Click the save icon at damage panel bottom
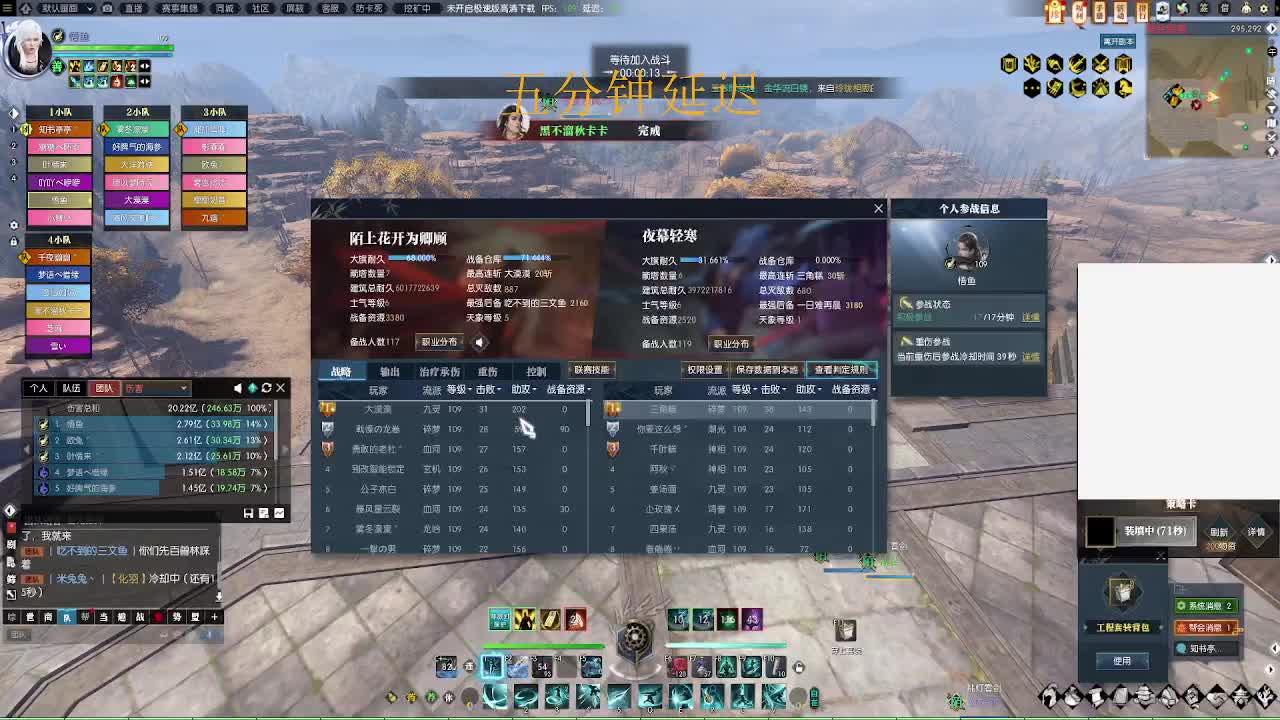Viewport: 1280px width, 720px height. coord(248,513)
